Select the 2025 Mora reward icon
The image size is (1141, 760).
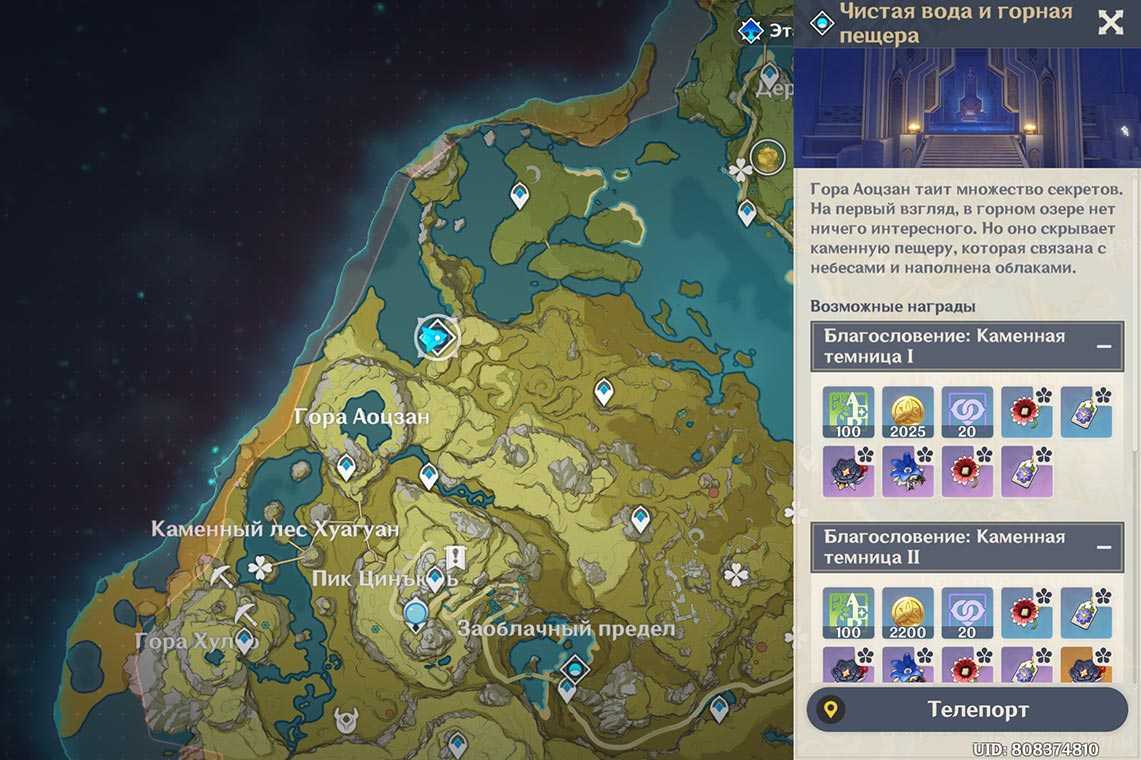pos(907,412)
